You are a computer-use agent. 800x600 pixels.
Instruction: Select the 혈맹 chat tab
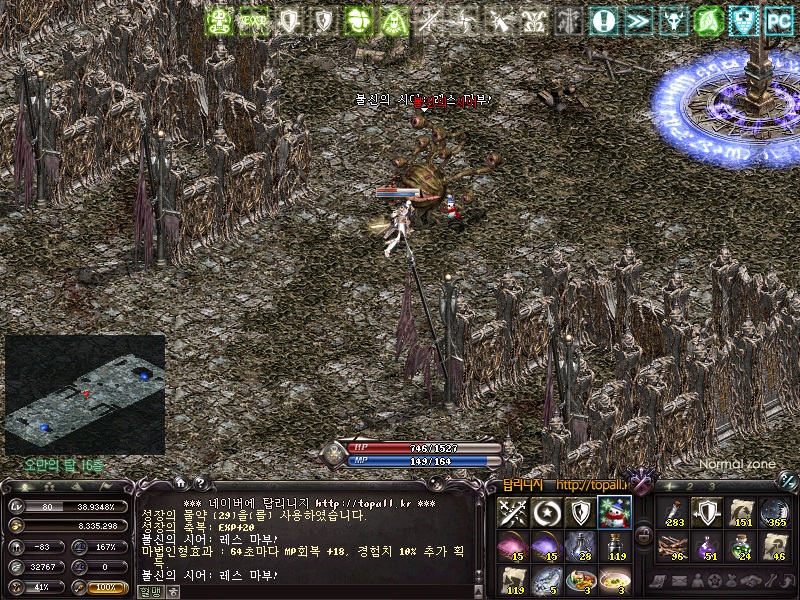tap(148, 591)
